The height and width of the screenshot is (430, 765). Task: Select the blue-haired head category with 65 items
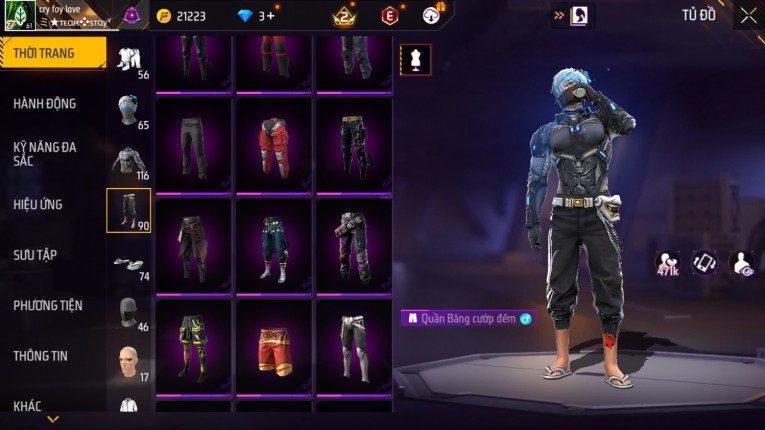coord(129,110)
